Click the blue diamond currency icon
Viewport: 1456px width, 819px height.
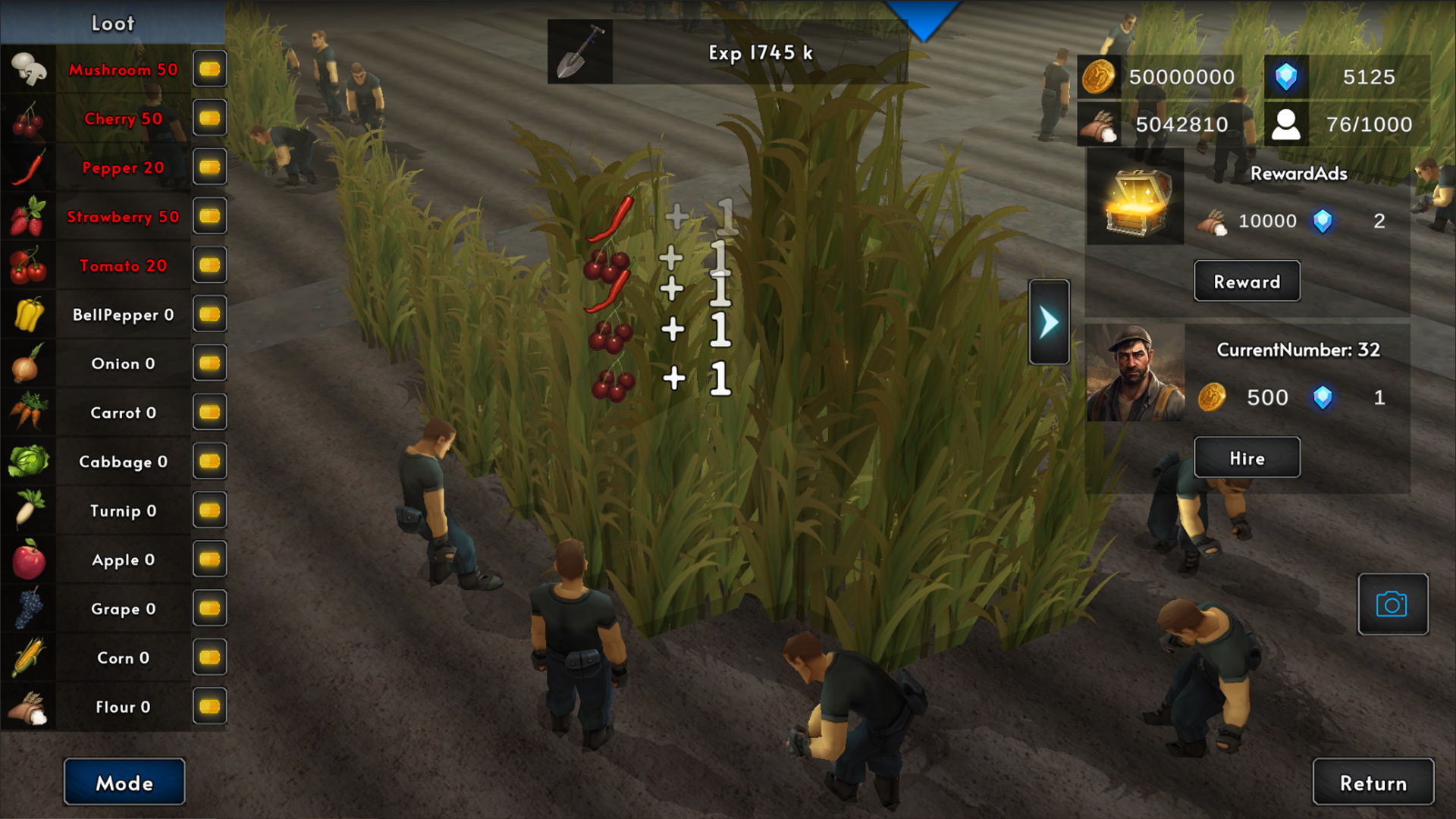pyautogui.click(x=1287, y=77)
